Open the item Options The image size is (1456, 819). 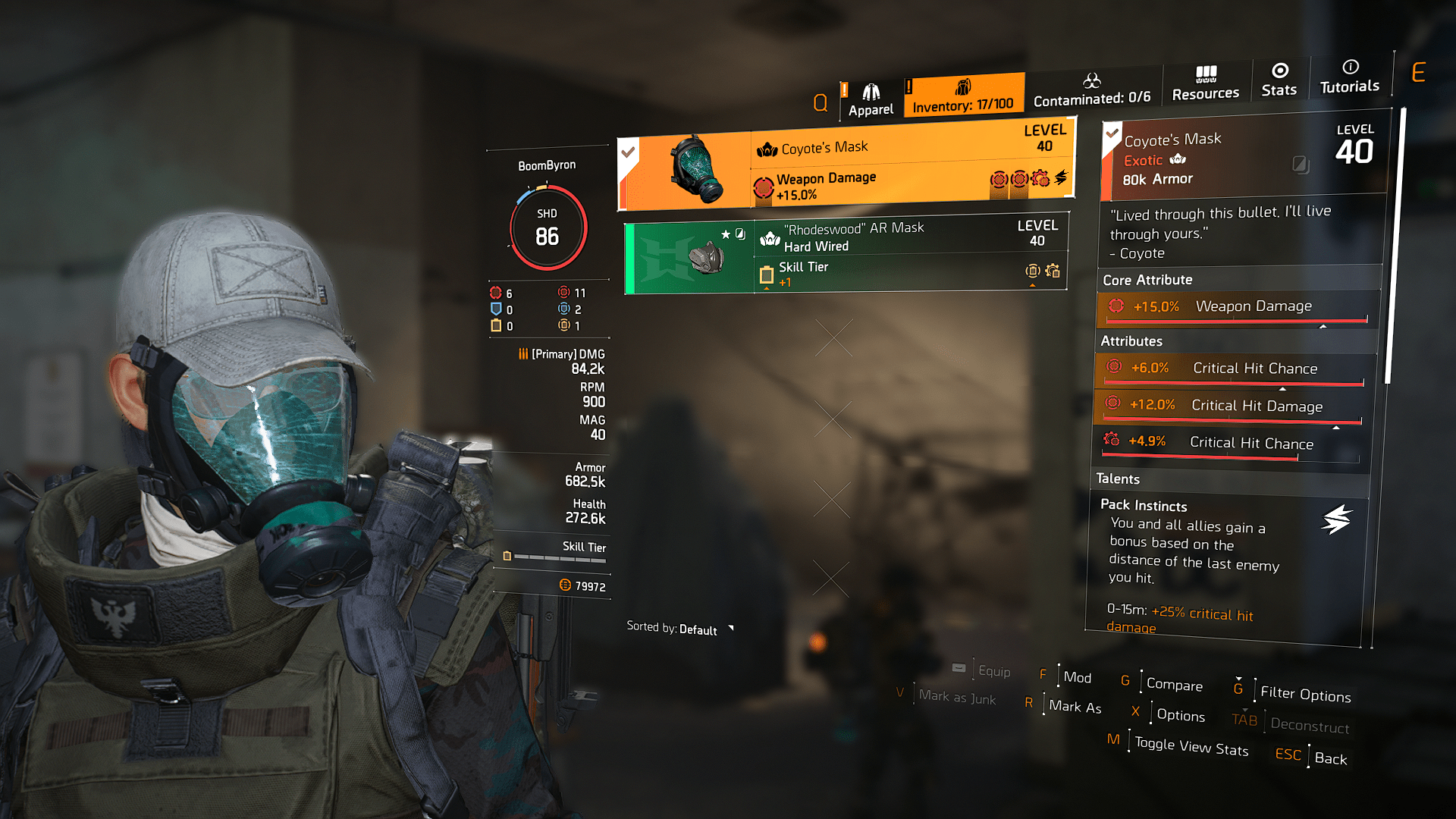pyautogui.click(x=1180, y=715)
